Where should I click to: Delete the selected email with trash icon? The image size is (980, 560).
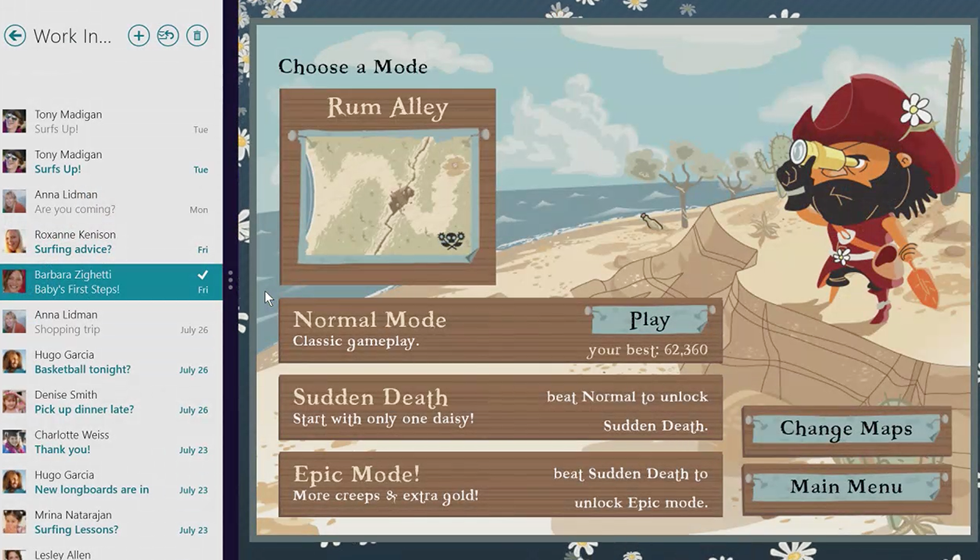point(197,36)
